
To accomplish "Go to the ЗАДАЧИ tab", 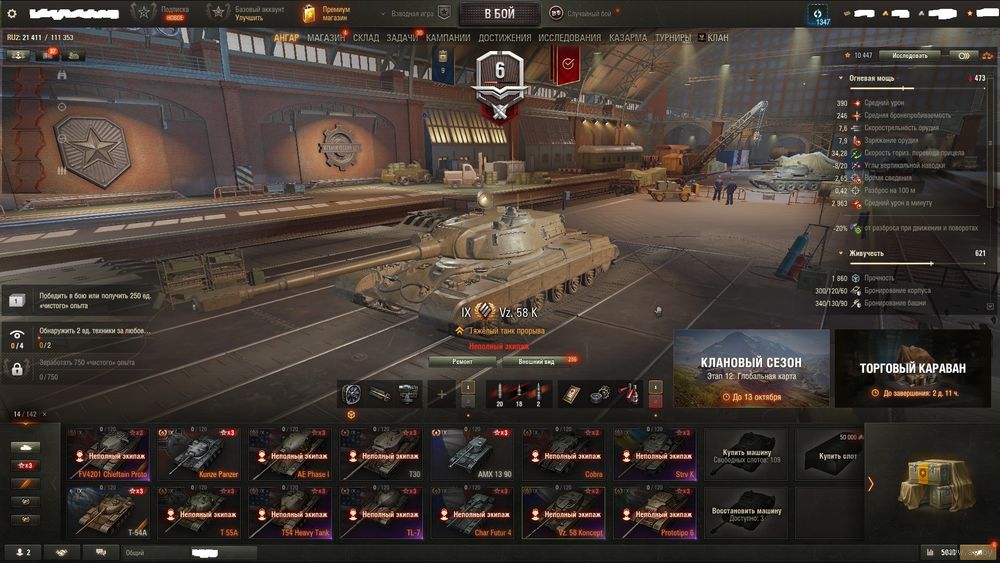I will click(401, 38).
